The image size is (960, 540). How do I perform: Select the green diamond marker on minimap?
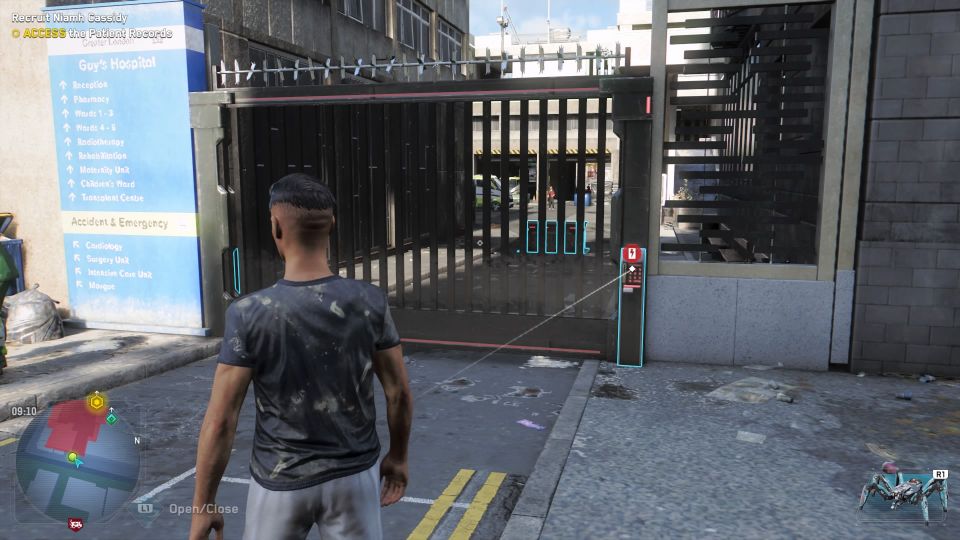(x=112, y=418)
